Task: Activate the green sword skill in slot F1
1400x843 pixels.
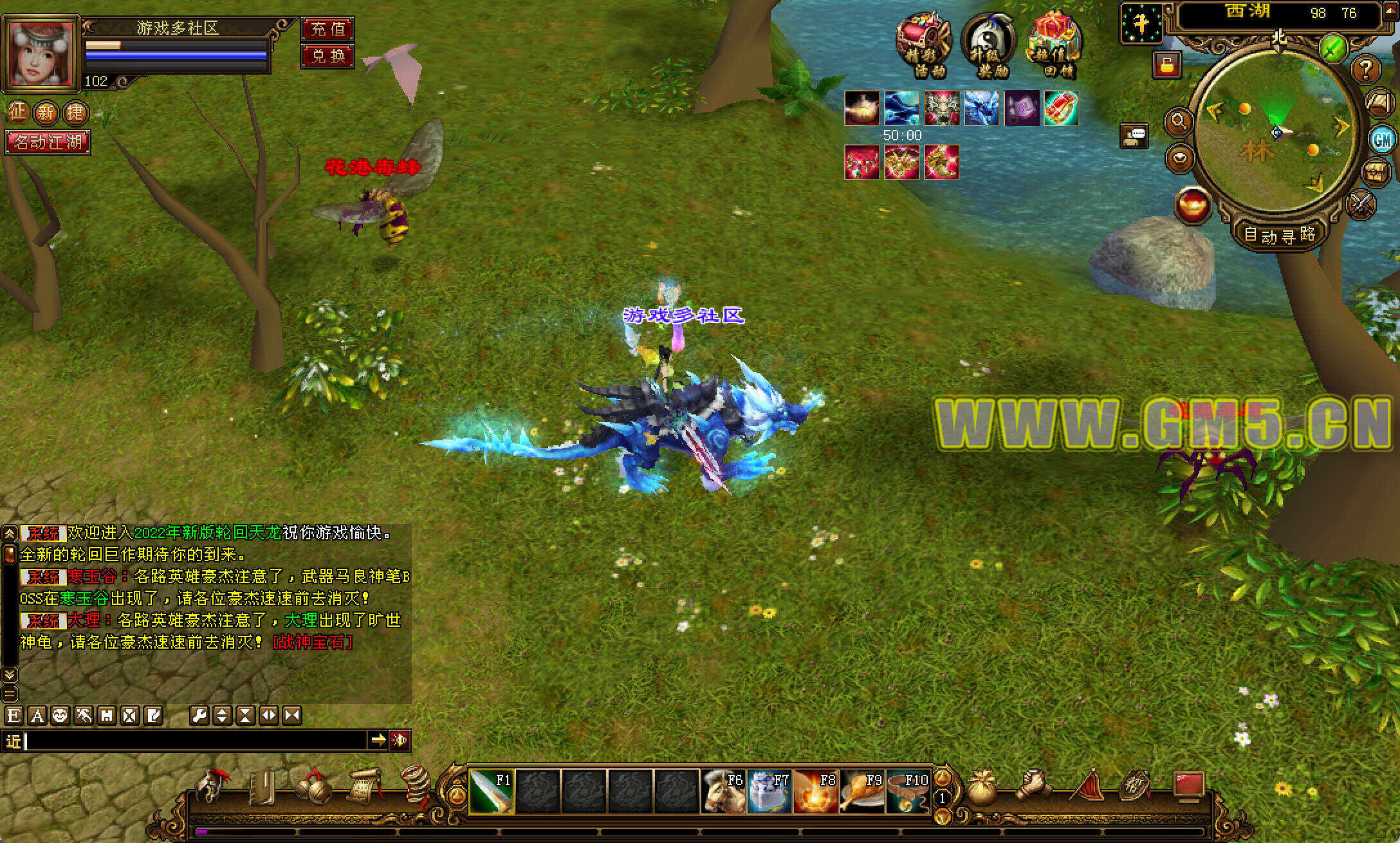Action: pyautogui.click(x=492, y=791)
